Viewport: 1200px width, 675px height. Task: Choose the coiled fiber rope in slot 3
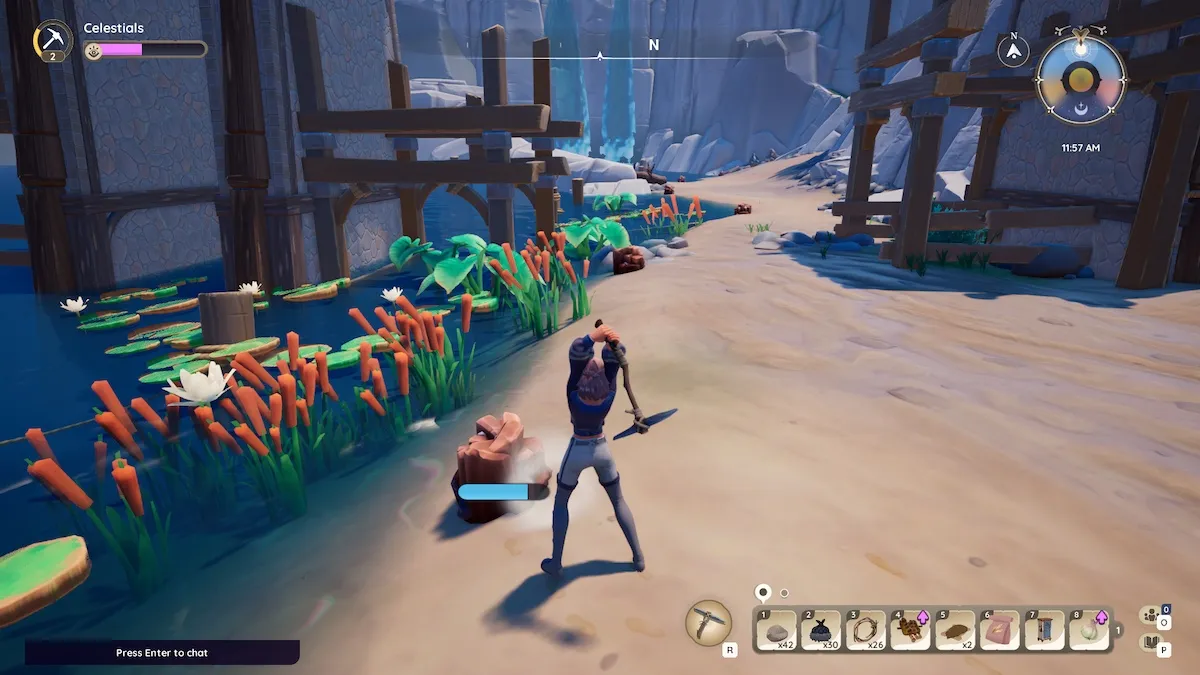pyautogui.click(x=866, y=630)
